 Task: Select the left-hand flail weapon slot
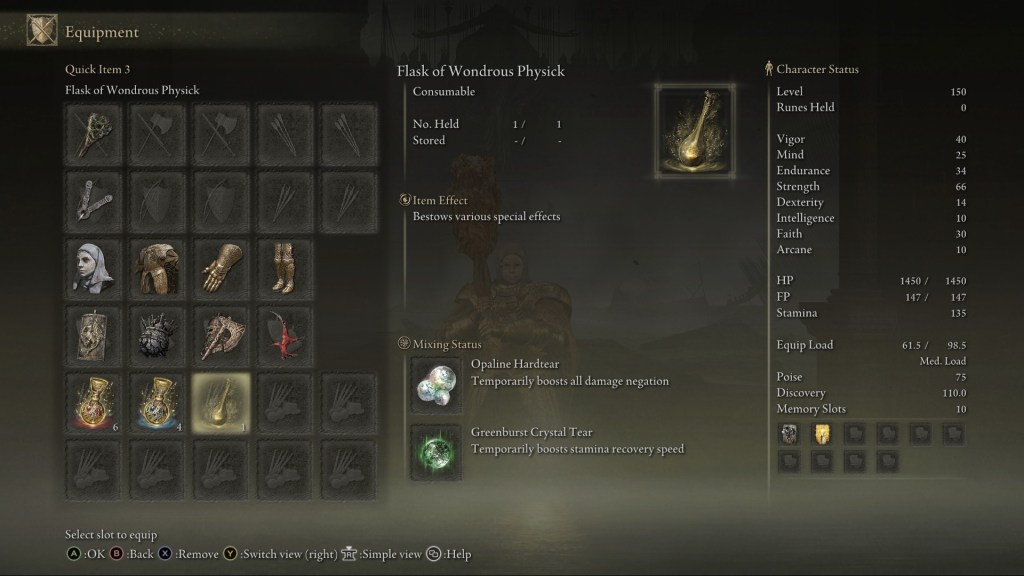tap(95, 199)
